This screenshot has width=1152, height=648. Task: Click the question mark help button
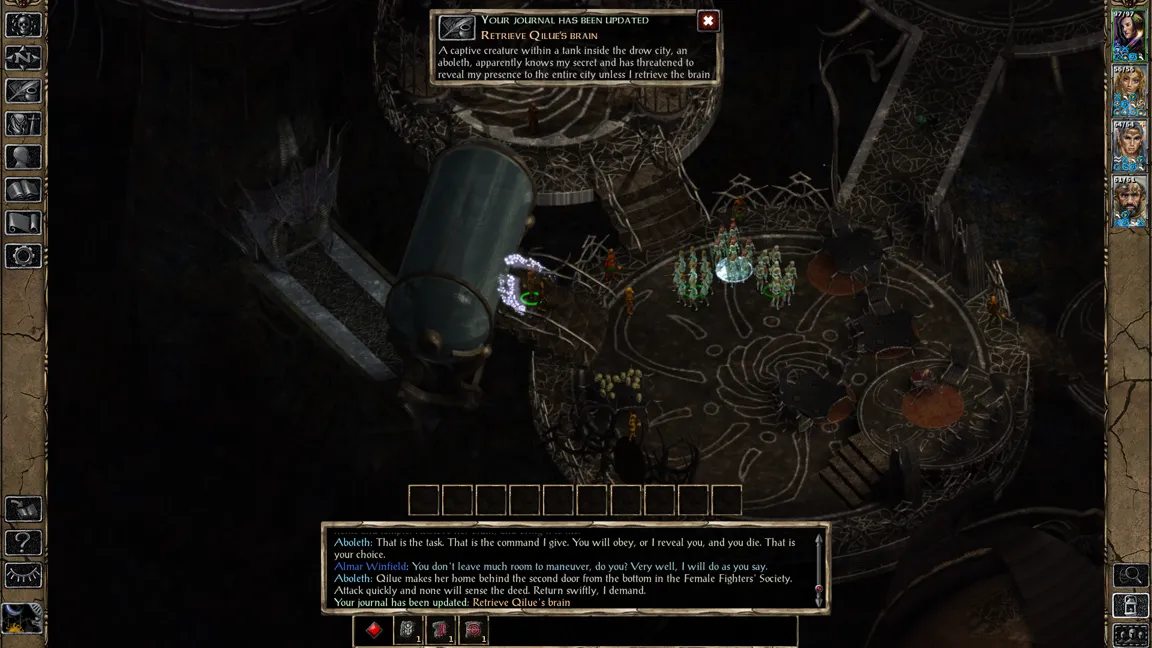(23, 543)
